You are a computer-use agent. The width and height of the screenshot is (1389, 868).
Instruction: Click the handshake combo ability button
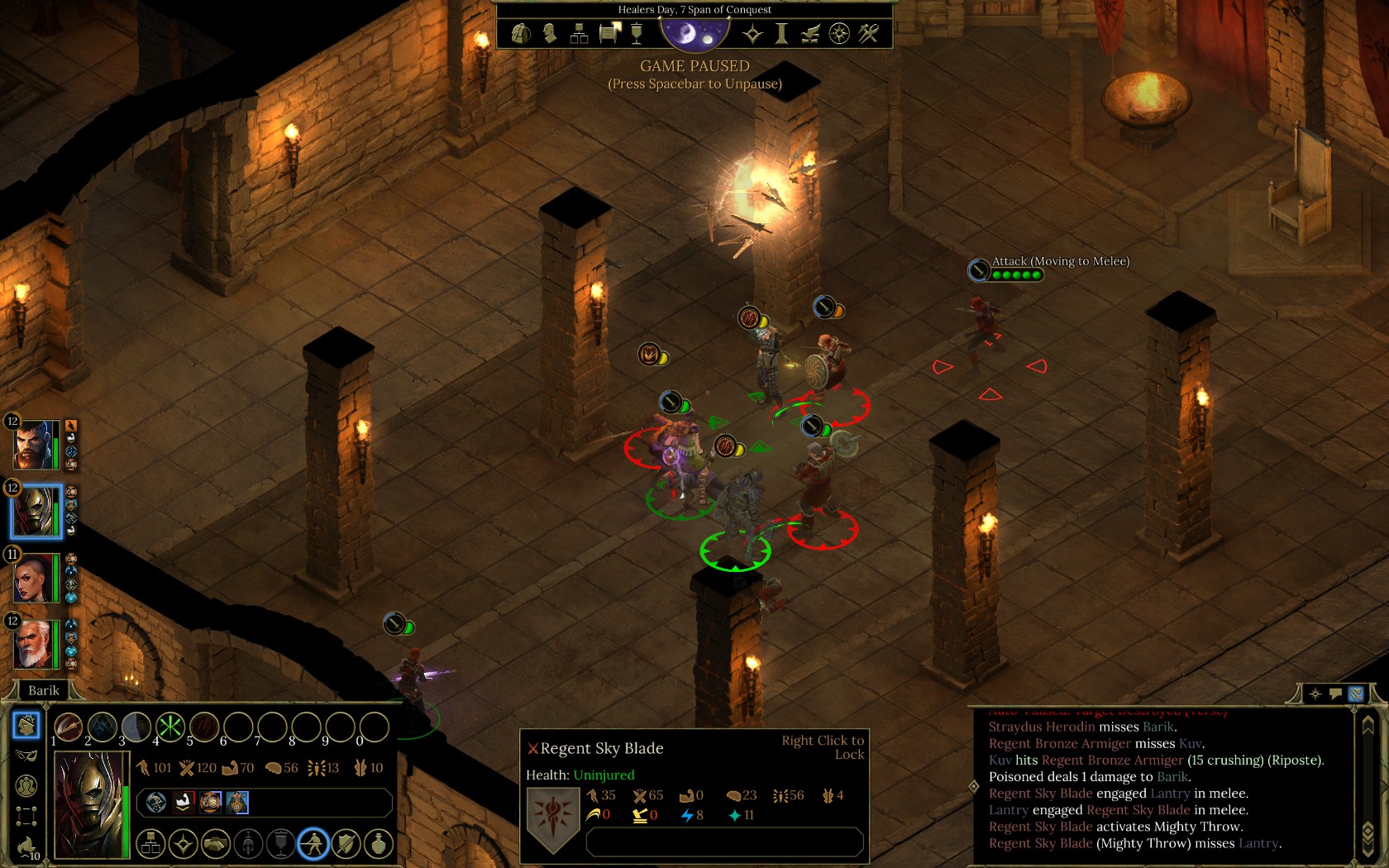(x=216, y=844)
